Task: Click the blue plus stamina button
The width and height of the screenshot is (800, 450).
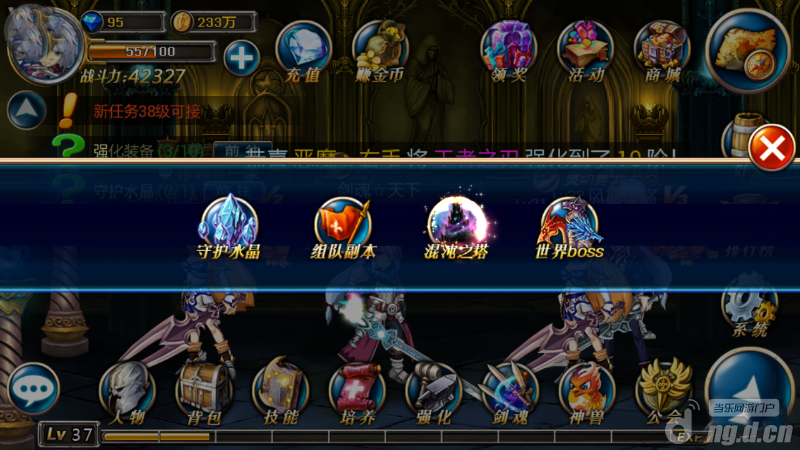Action: [241, 56]
